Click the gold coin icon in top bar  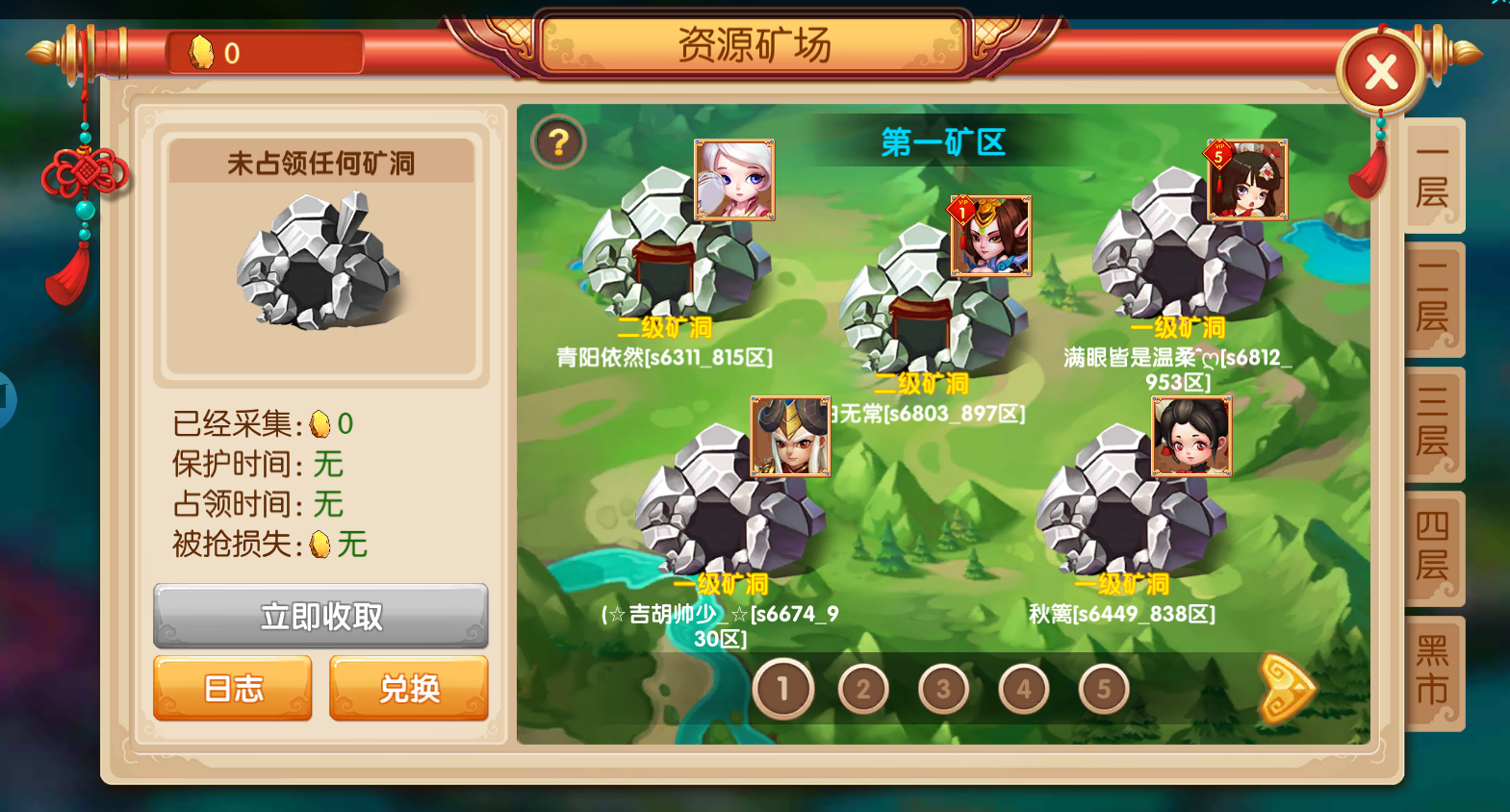pos(200,51)
